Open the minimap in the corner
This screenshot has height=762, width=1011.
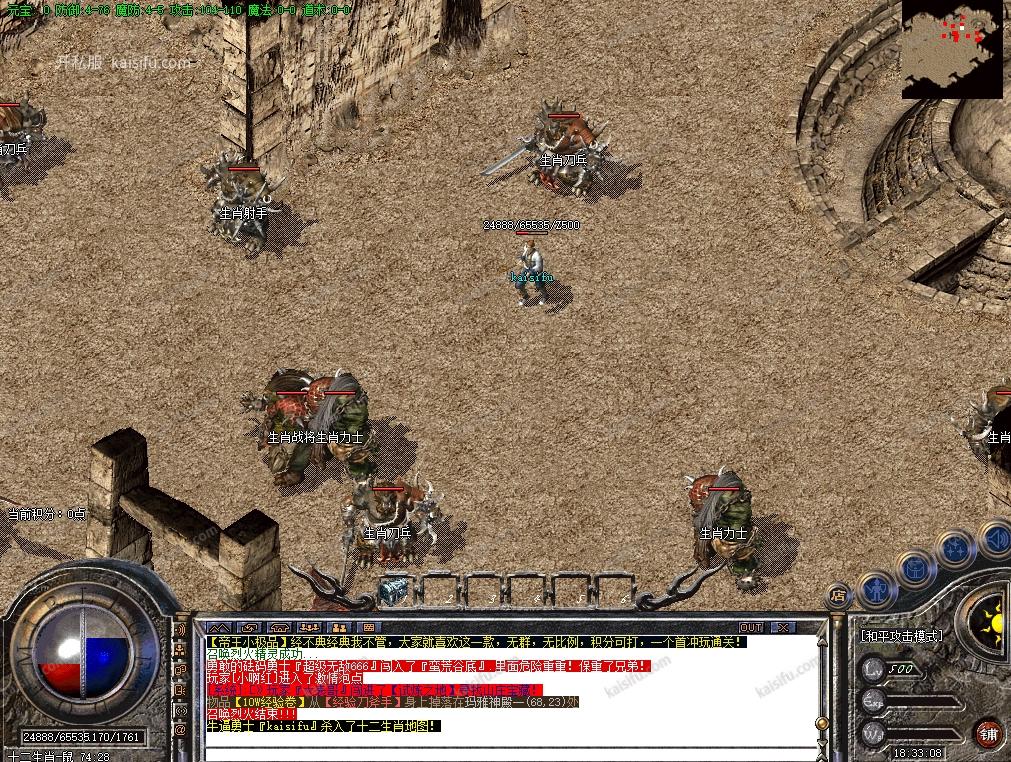951,48
